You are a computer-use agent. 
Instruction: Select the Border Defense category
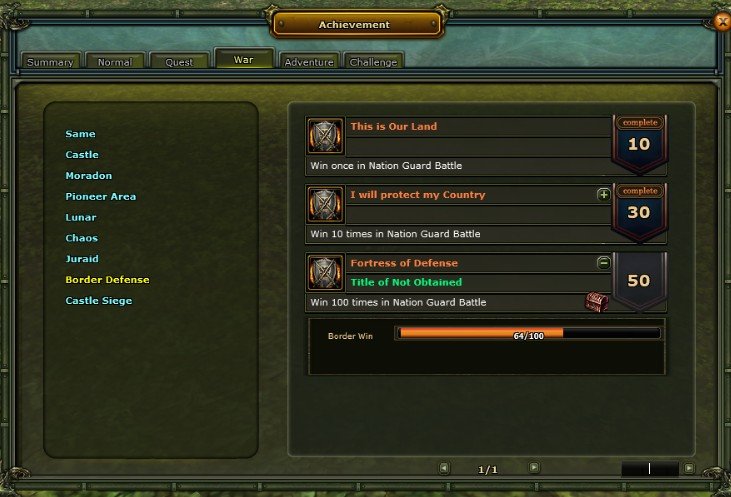(x=107, y=280)
